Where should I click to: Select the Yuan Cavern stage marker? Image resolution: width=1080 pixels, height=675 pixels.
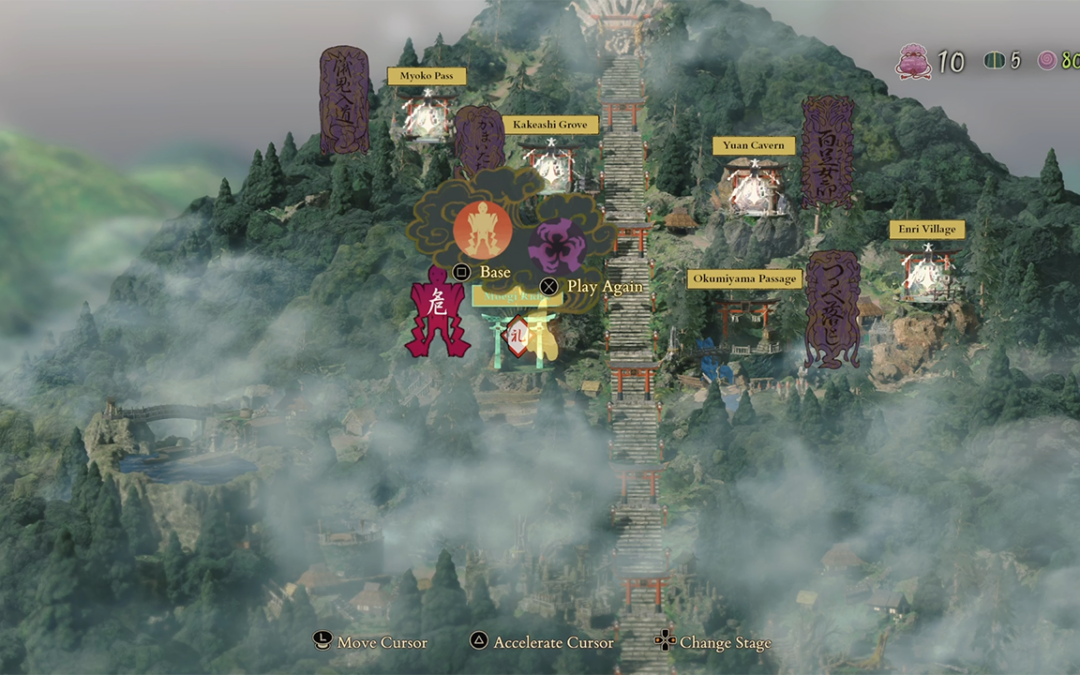coord(754,188)
